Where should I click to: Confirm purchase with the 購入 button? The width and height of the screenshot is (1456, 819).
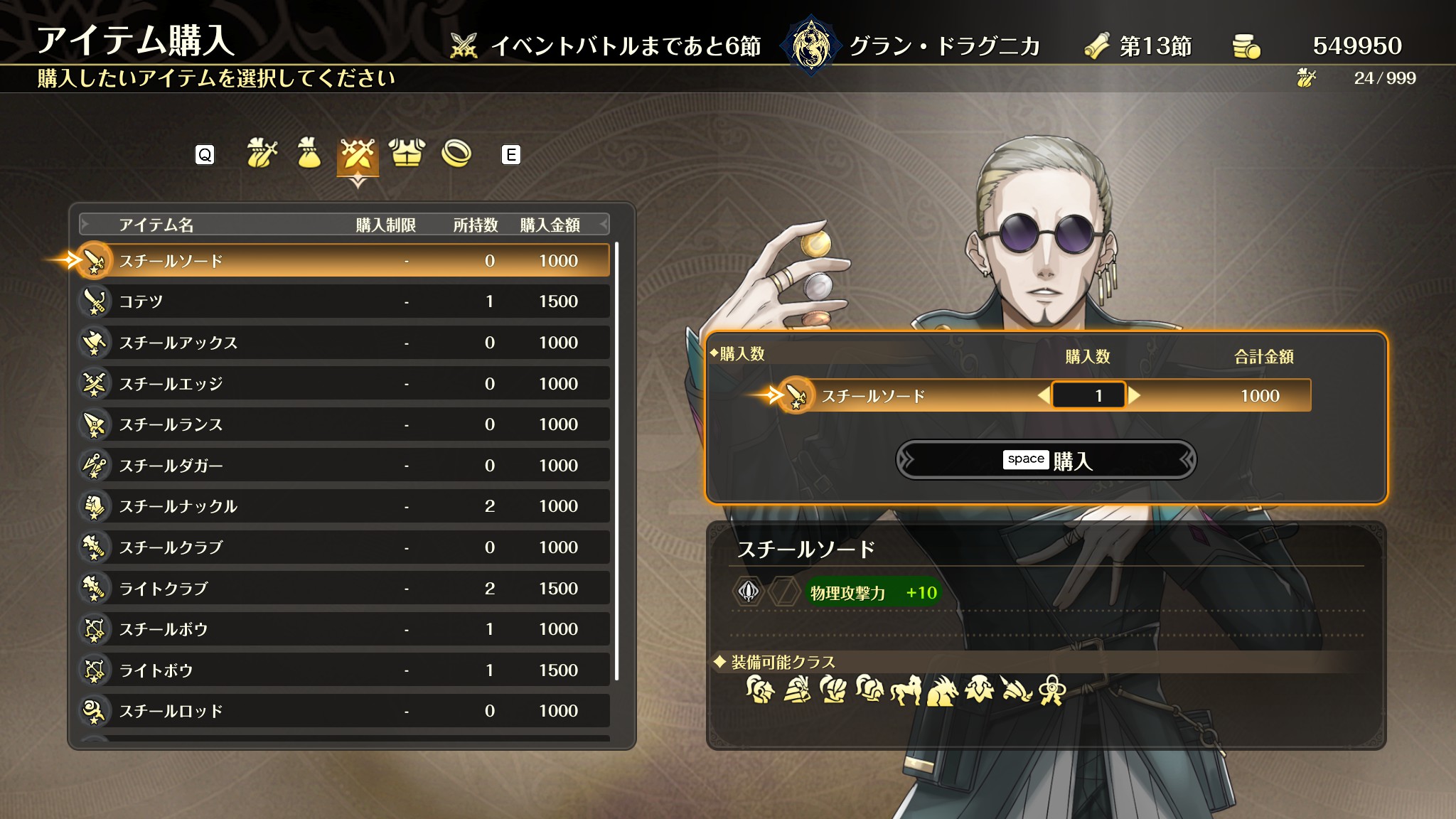tap(1046, 460)
